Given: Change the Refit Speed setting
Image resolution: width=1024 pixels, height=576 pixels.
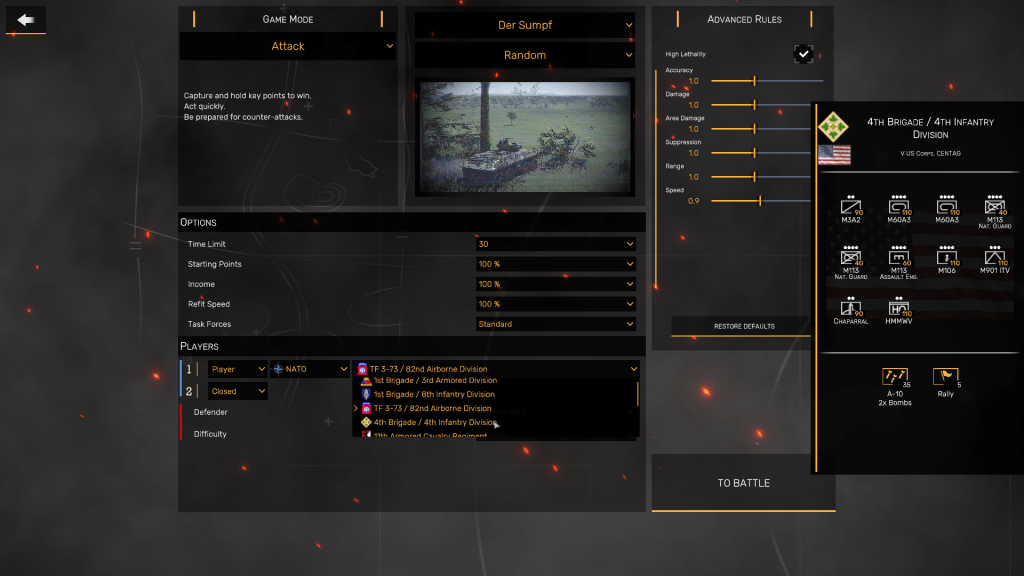Looking at the screenshot, I should point(555,304).
